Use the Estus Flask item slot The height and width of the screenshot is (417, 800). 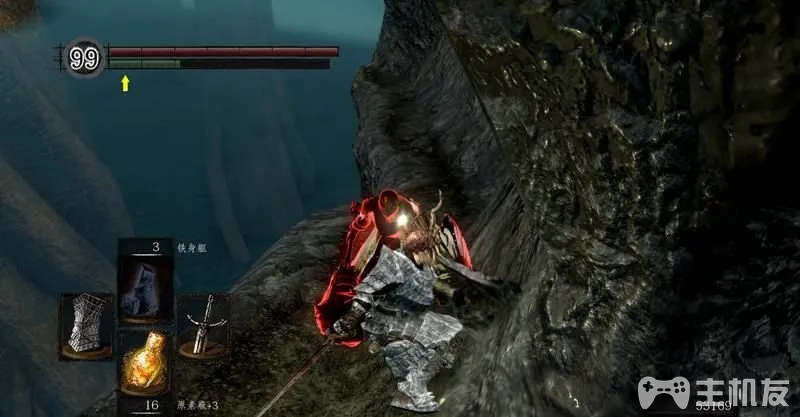pos(144,364)
